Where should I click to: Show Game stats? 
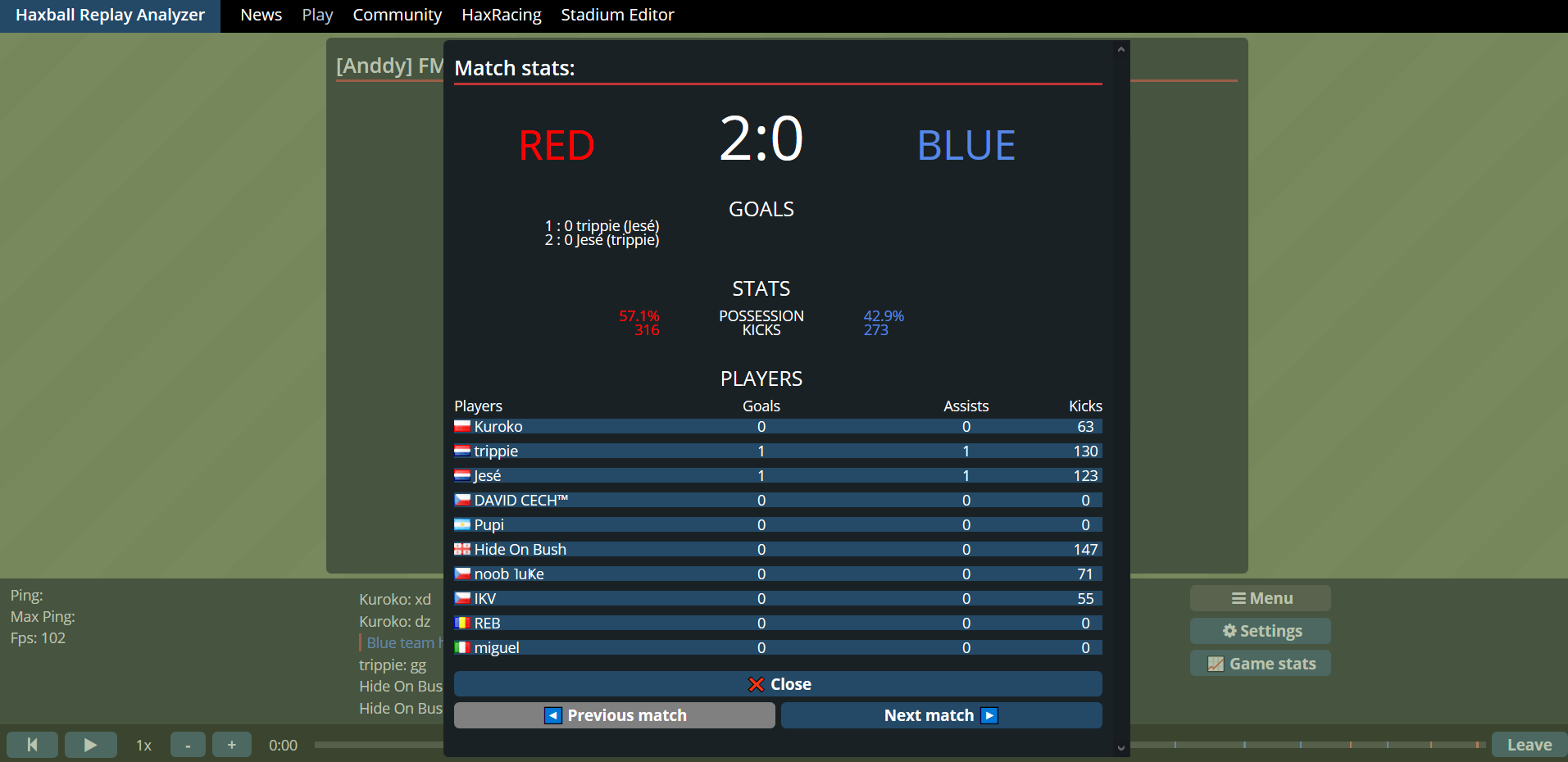tap(1261, 664)
